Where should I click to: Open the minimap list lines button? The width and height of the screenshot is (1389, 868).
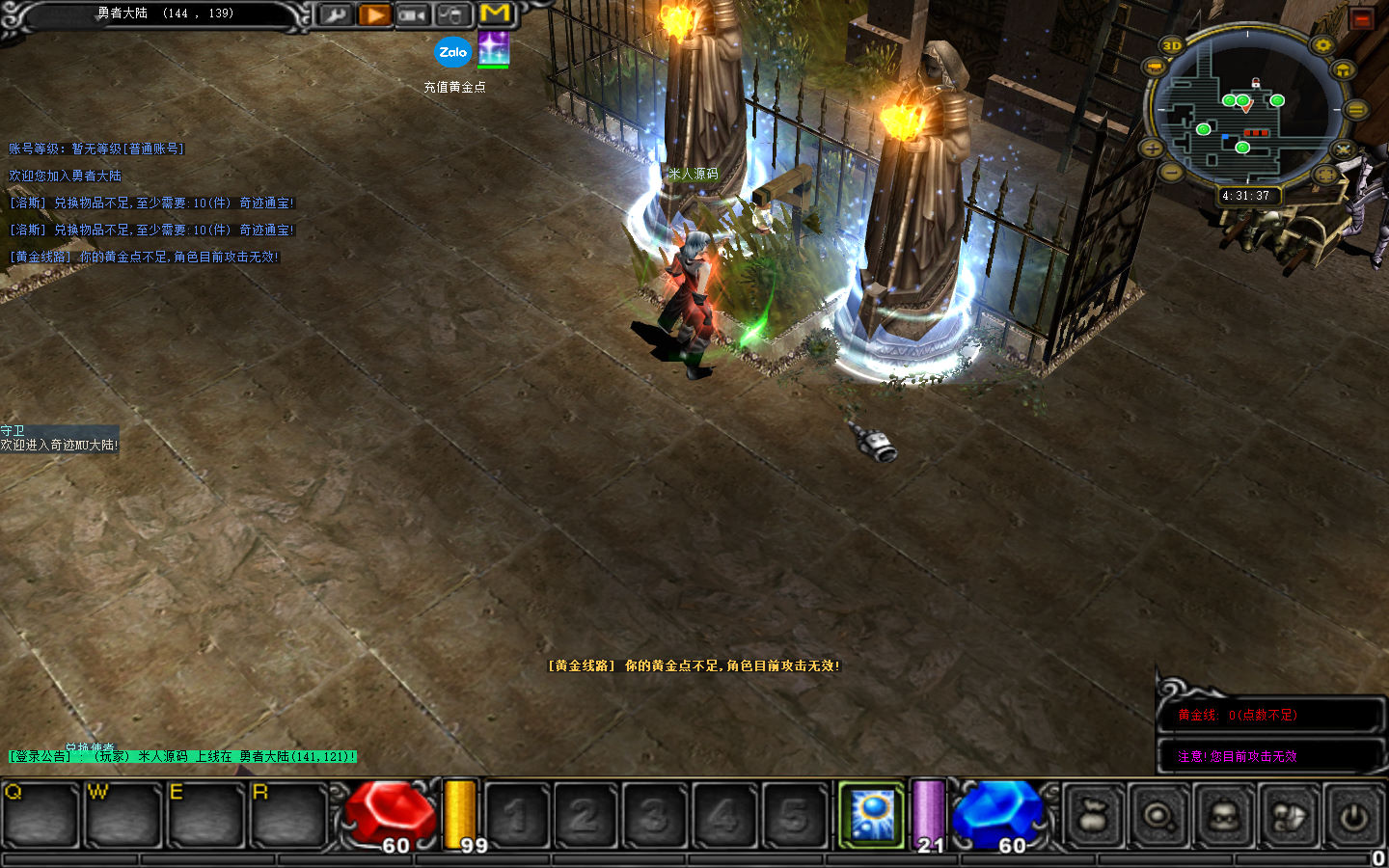1355,110
